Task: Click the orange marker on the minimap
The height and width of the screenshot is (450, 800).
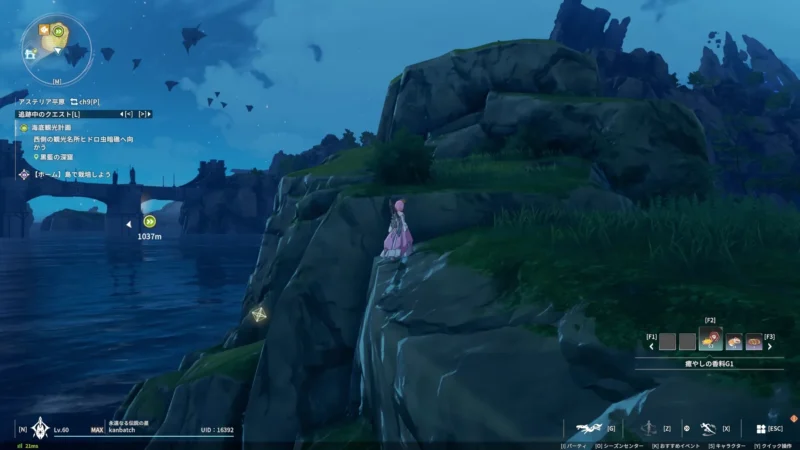Action: 46,30
